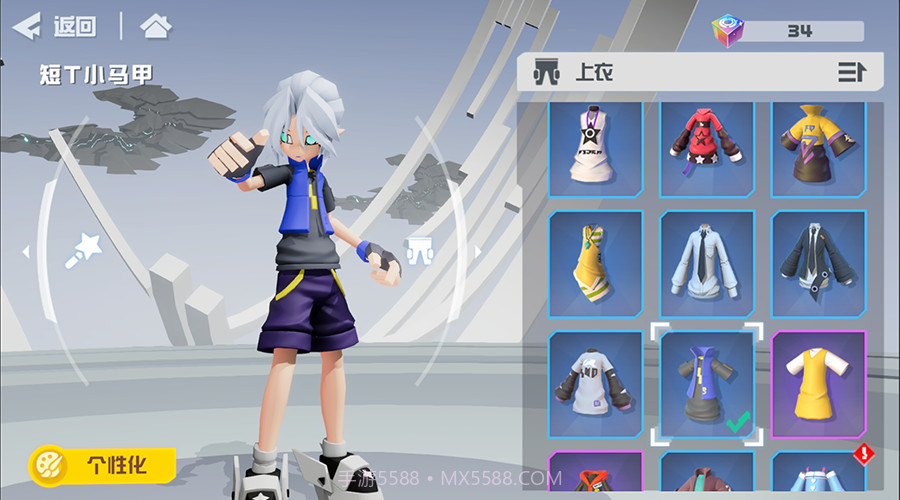Choose the yellow apron dress top
The height and width of the screenshot is (500, 900).
click(x=818, y=383)
